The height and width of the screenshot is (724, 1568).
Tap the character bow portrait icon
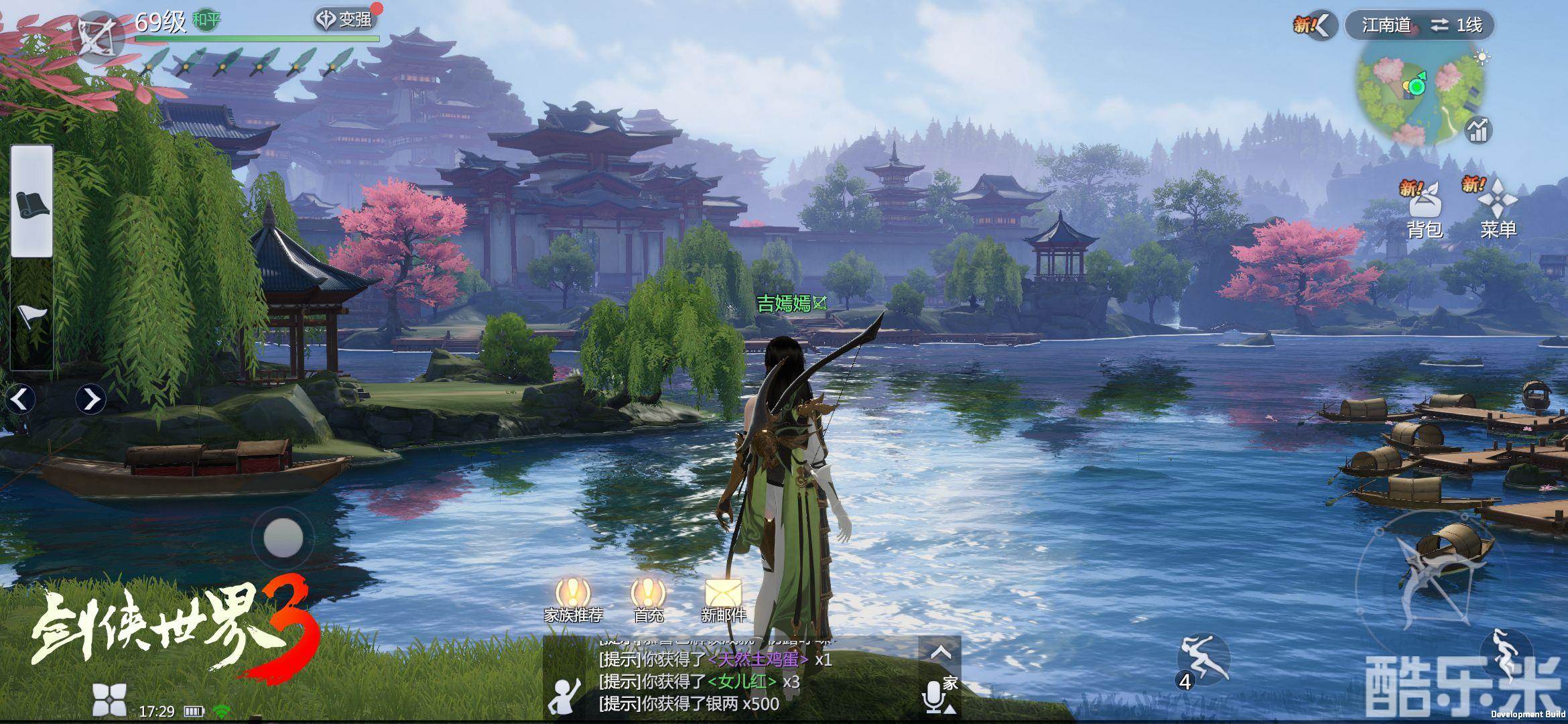(x=96, y=35)
